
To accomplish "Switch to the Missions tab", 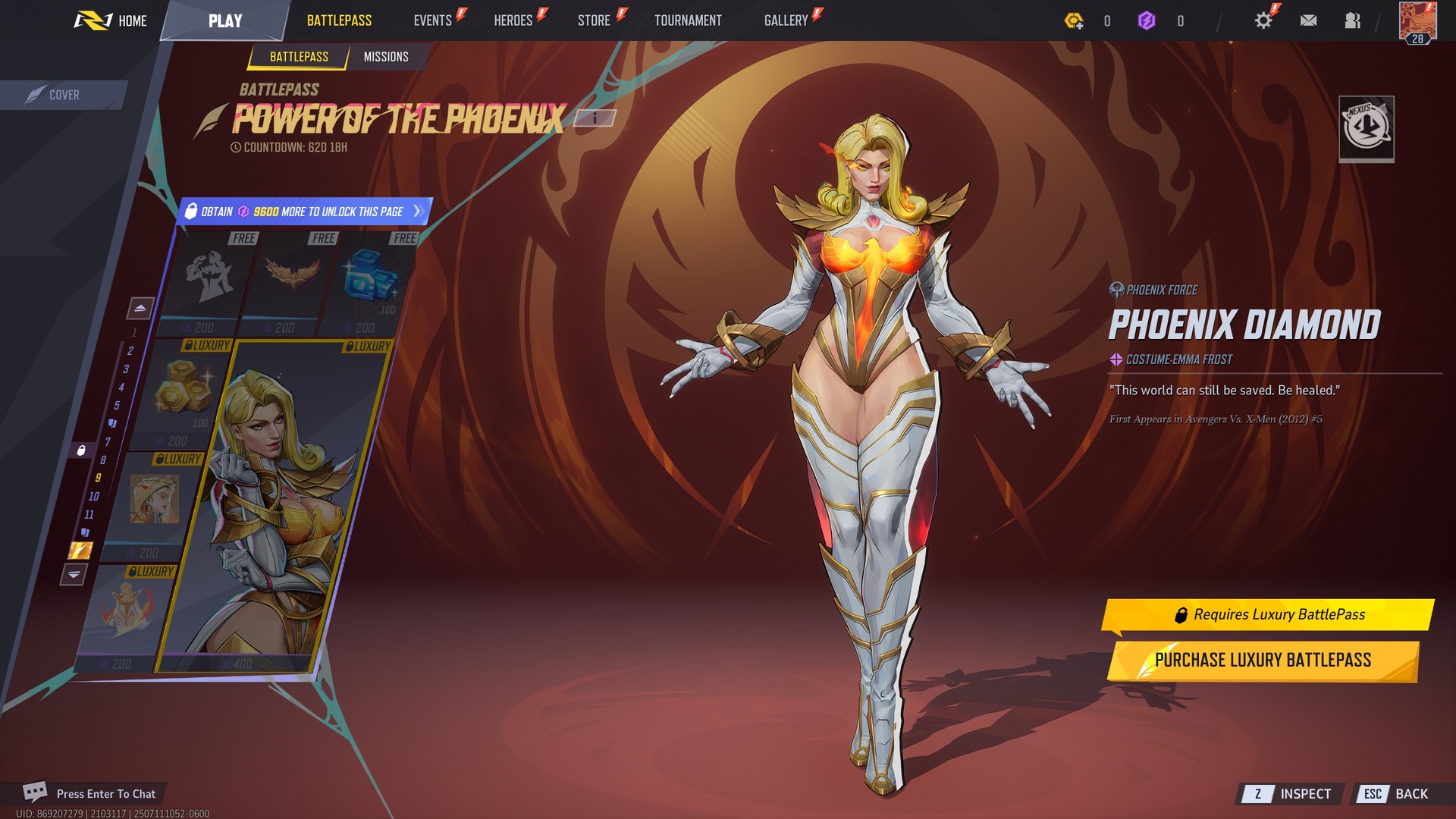I will (386, 57).
